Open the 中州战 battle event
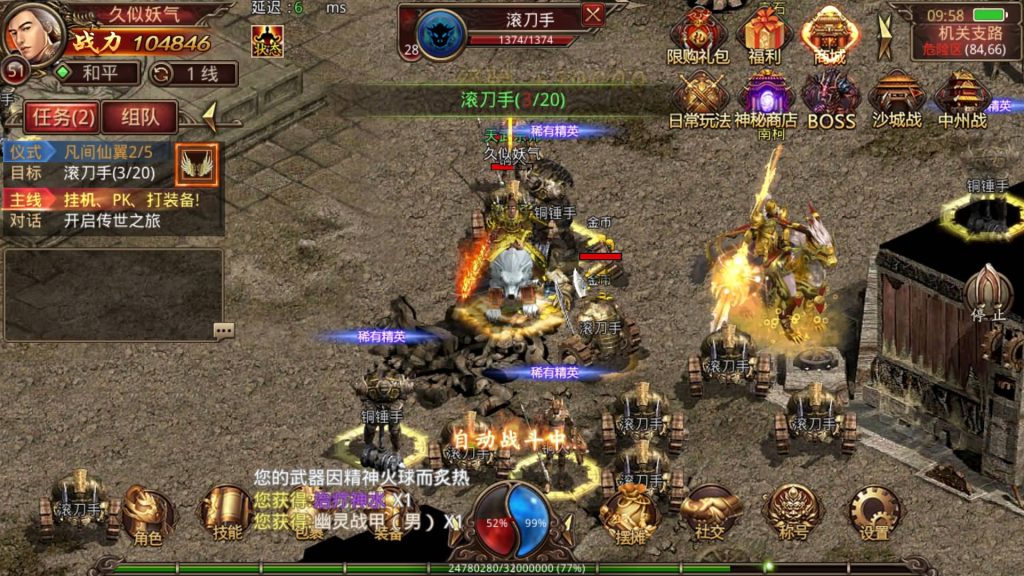Screen dimensions: 1024x576 point(962,100)
